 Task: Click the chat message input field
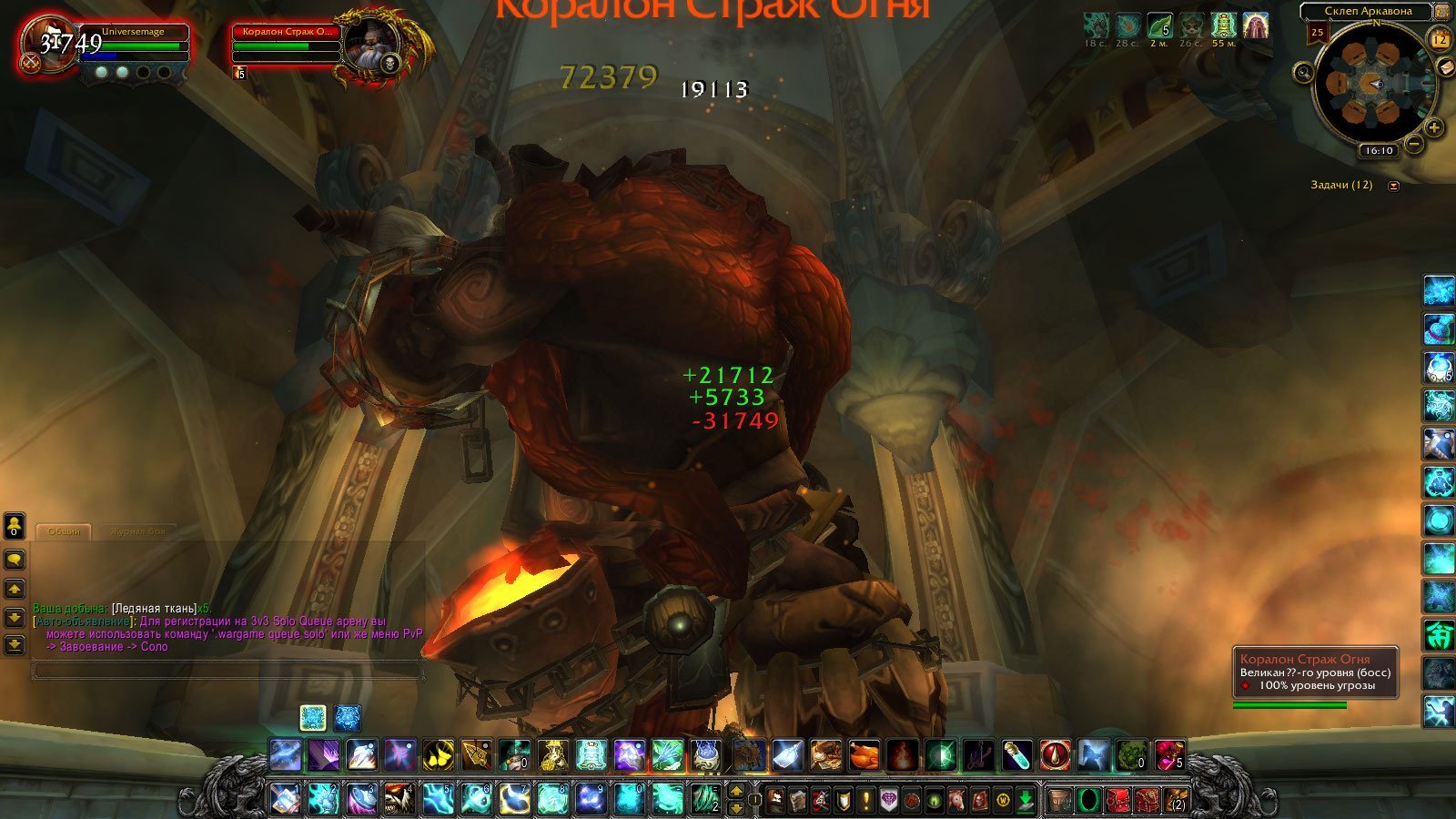(x=227, y=671)
